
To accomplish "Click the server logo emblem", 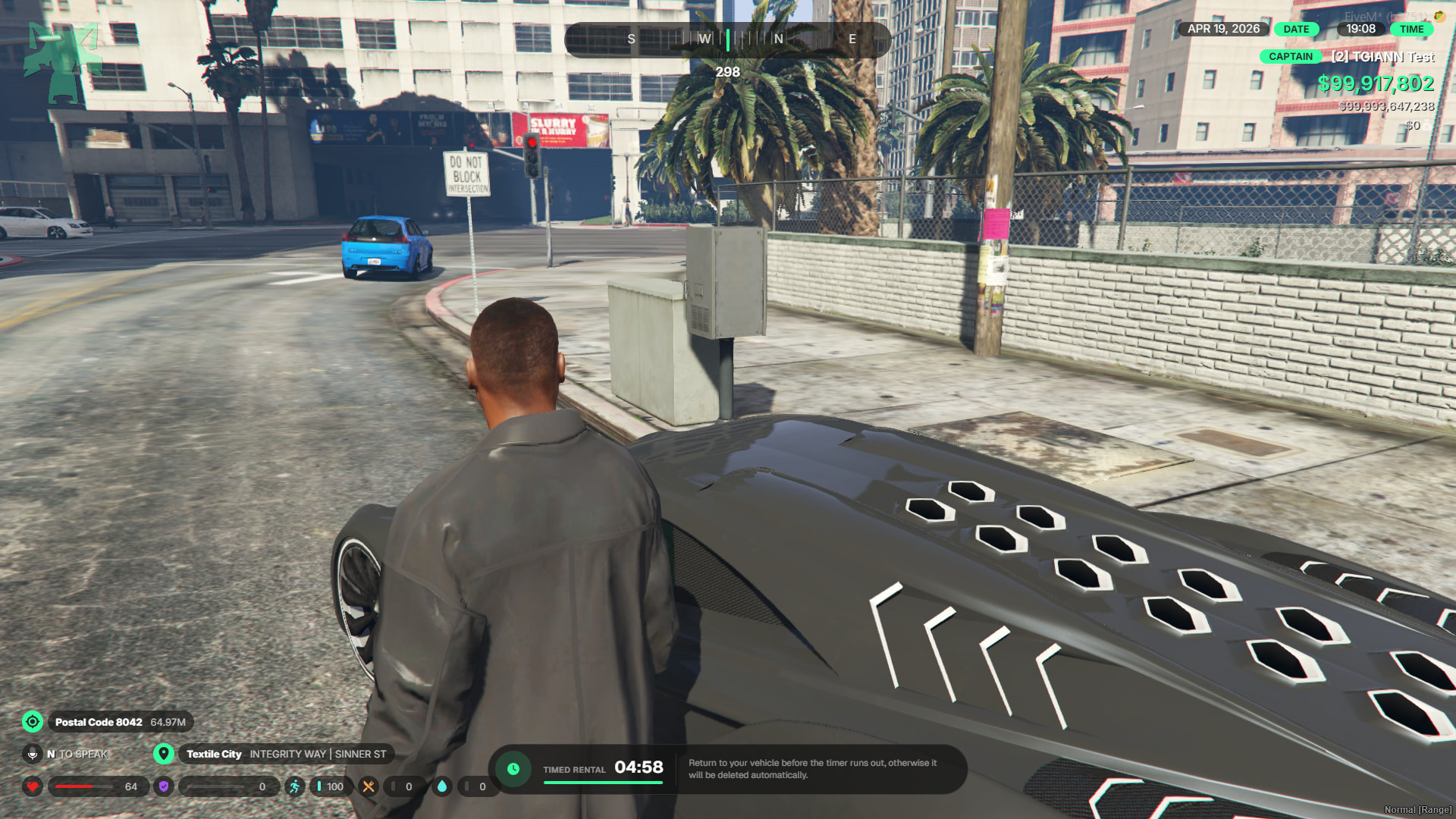I will point(62,62).
